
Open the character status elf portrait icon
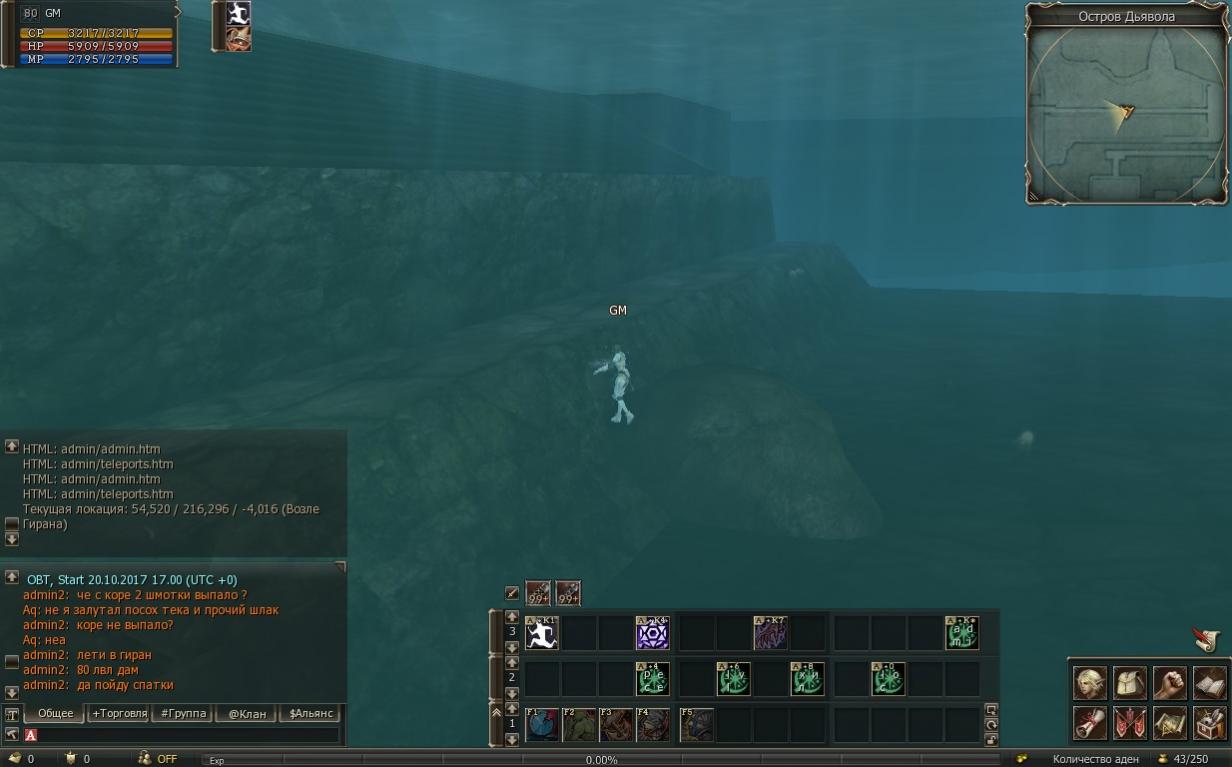(x=1090, y=683)
